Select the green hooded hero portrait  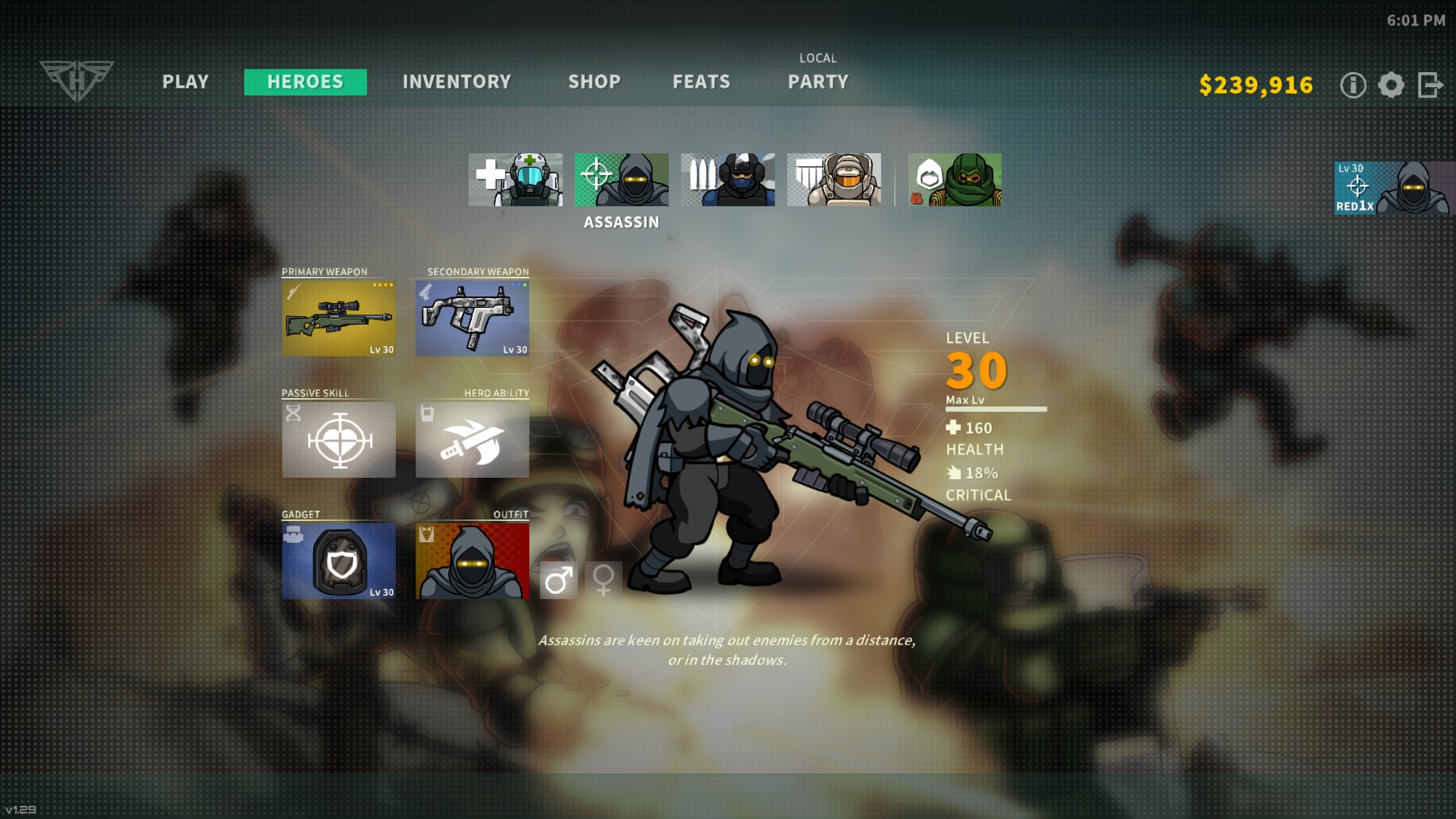point(955,180)
